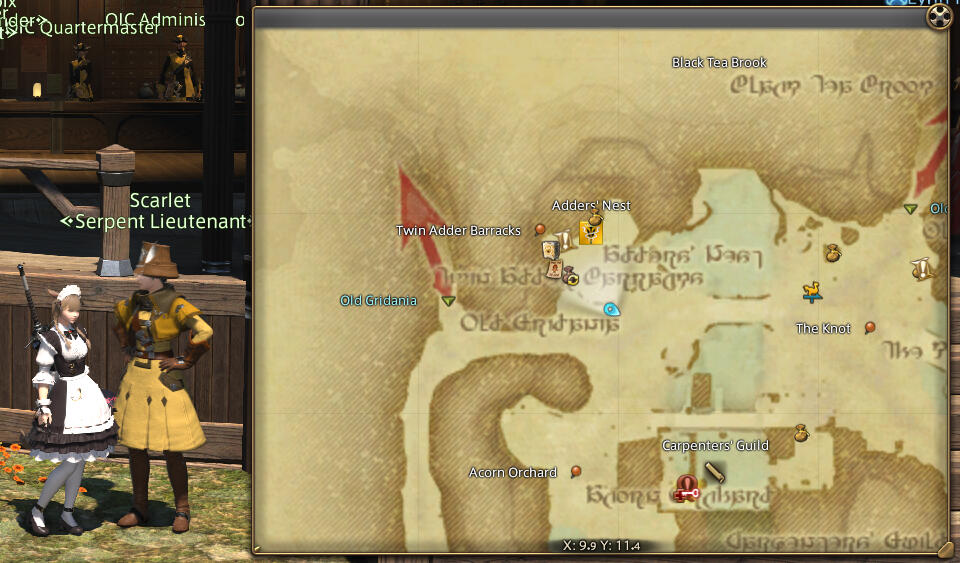Click the sack vendor icon east of Carpenters' Guild
960x563 pixels.
[800, 433]
